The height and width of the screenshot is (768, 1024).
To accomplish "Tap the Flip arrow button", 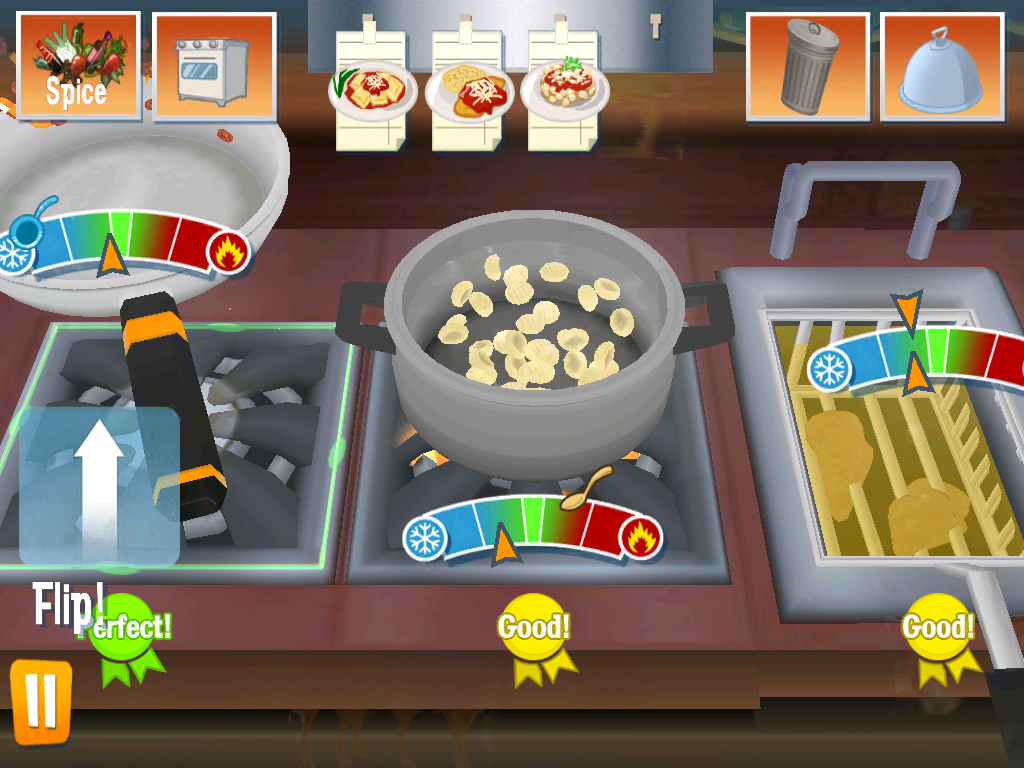I will coord(100,486).
